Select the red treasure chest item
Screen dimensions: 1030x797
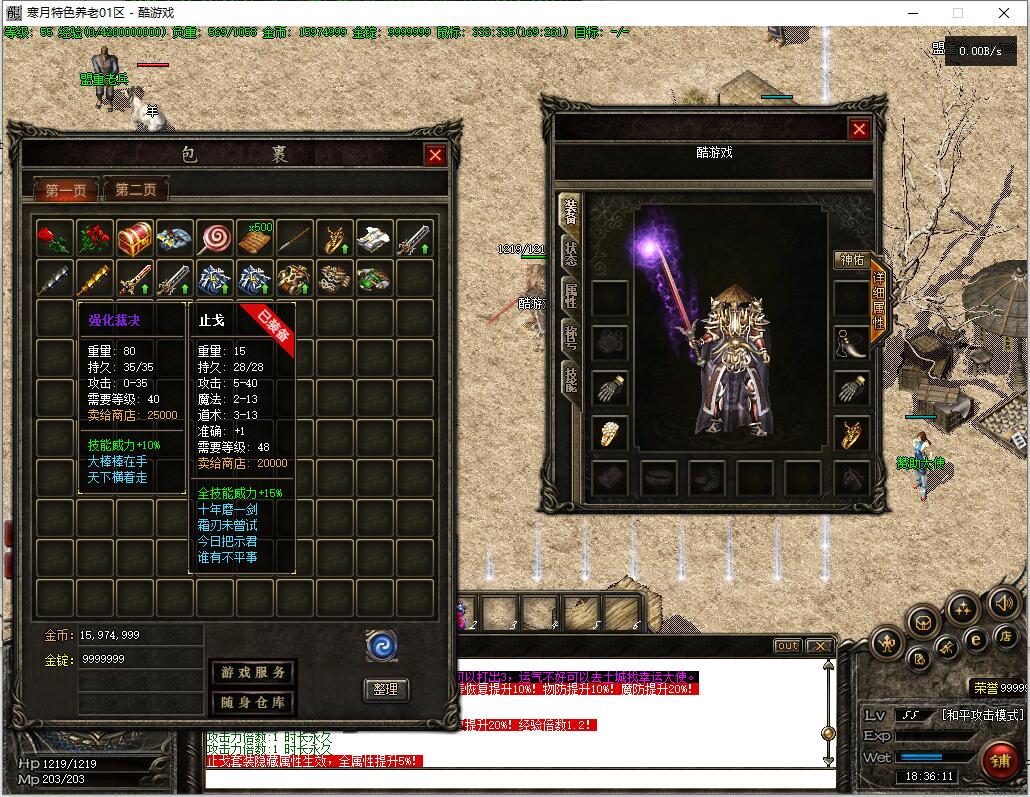click(135, 239)
